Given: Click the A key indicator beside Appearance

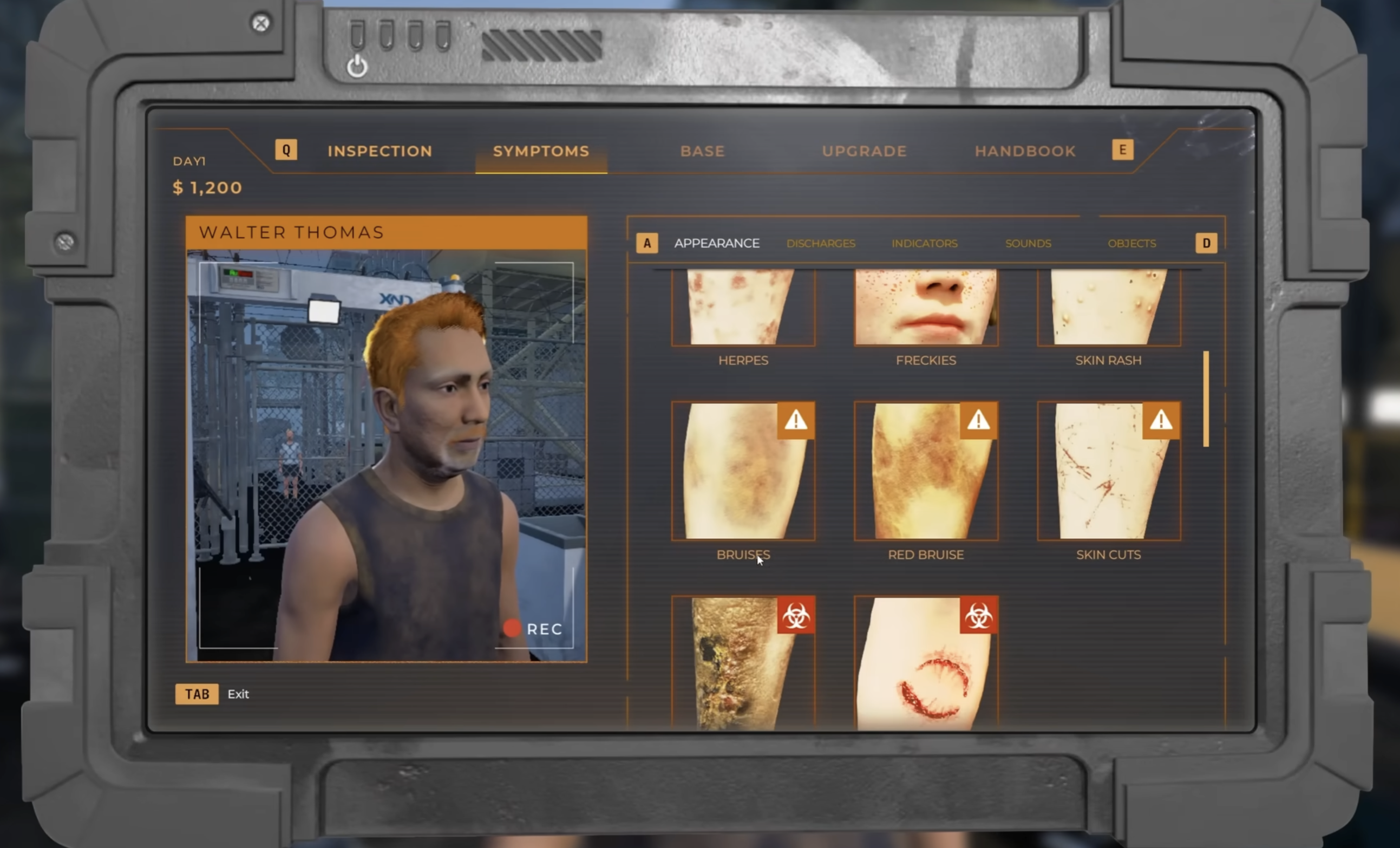Looking at the screenshot, I should [646, 243].
